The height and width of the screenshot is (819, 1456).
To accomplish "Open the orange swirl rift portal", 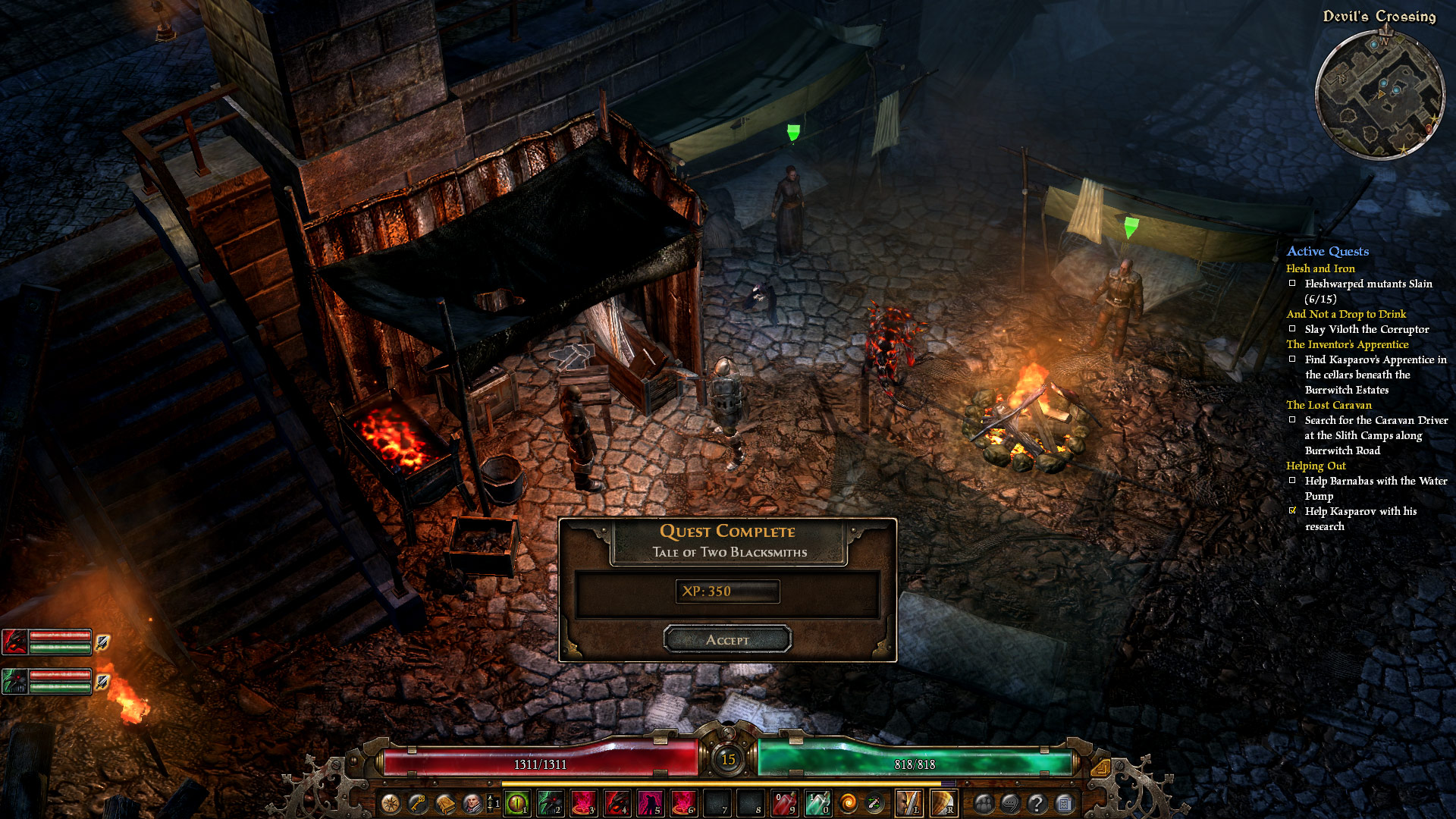I will (x=849, y=803).
